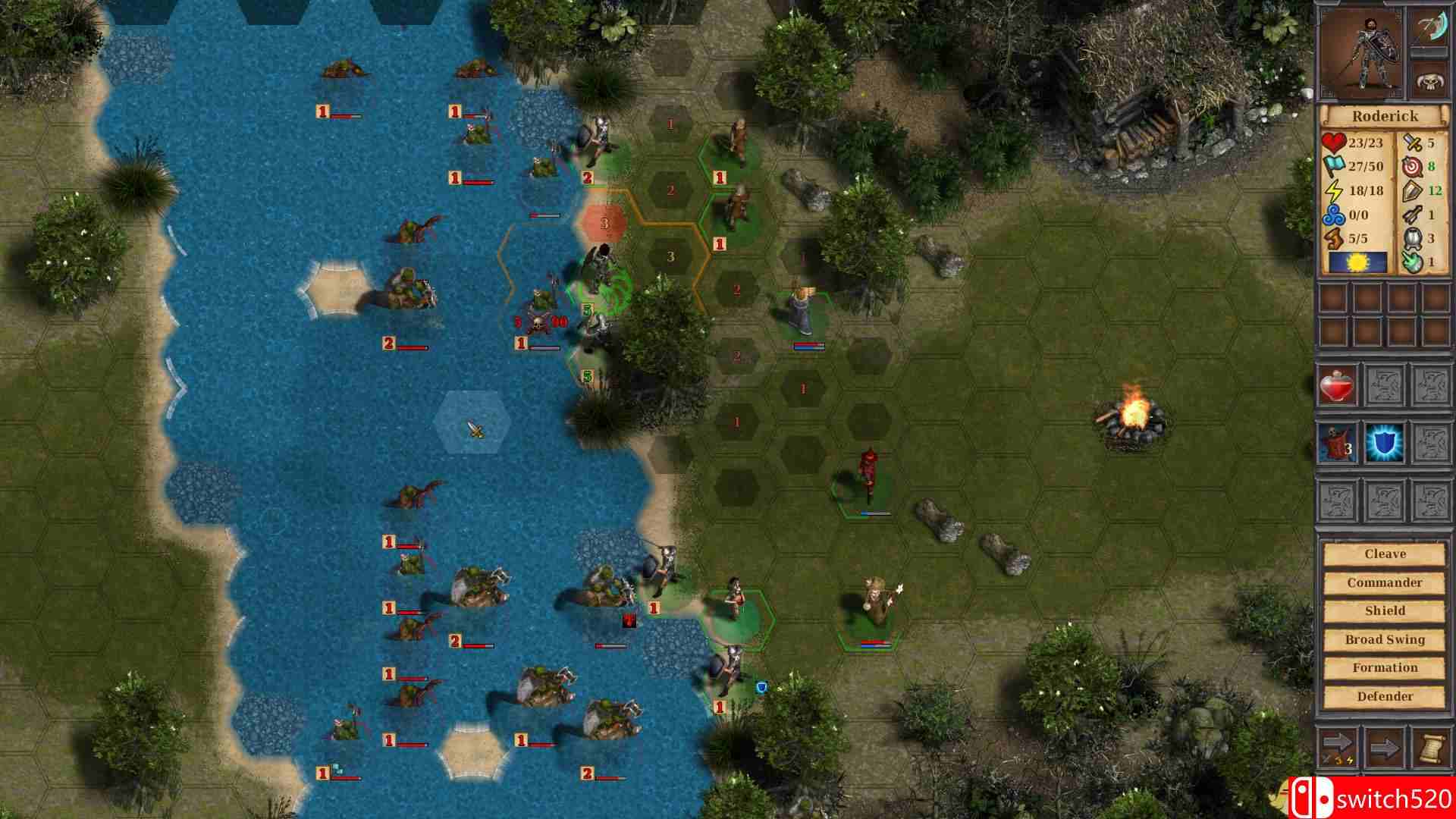Activate the Cleave ability
1456x819 pixels.
tap(1386, 554)
